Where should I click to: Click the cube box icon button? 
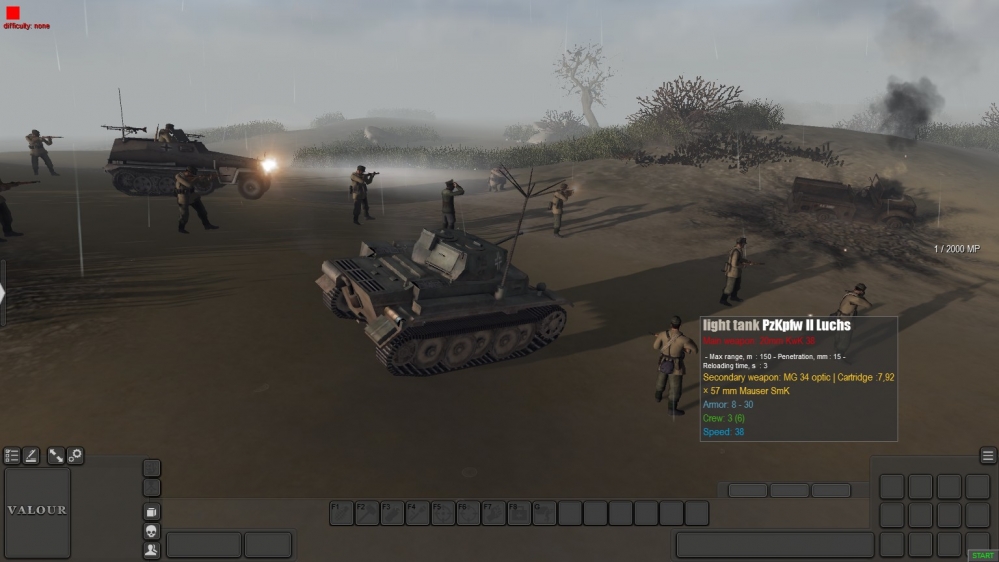pos(152,511)
